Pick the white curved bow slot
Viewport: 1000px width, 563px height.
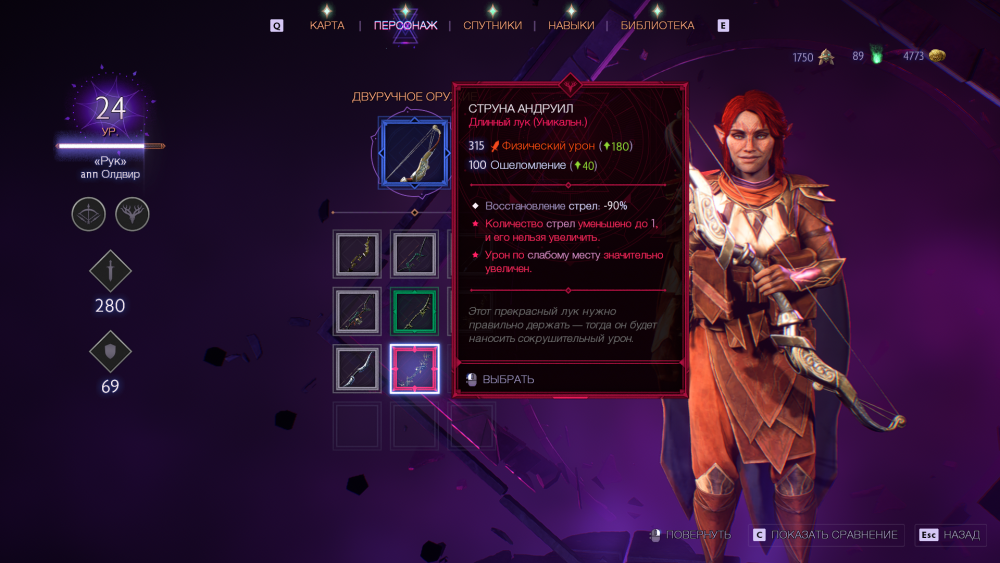pyautogui.click(x=357, y=368)
